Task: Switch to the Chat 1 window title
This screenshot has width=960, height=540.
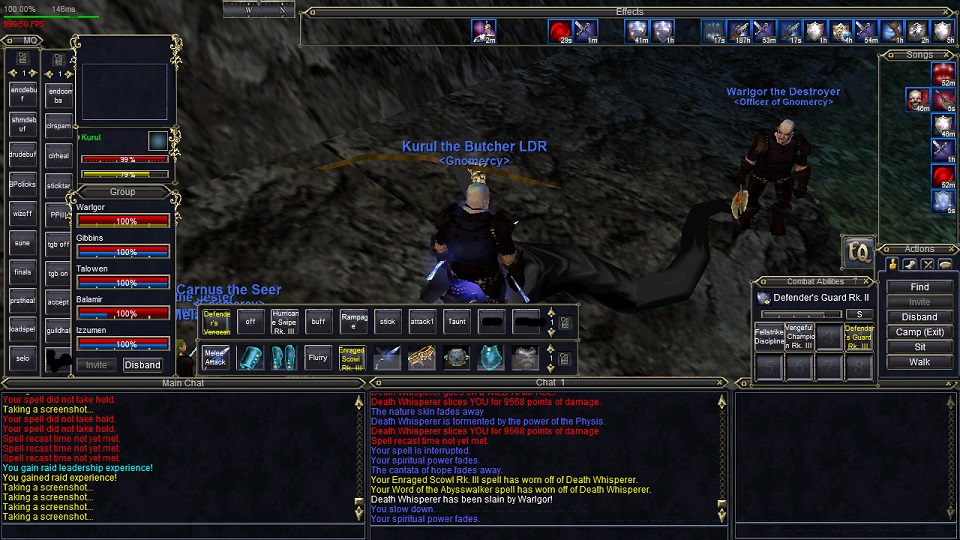Action: 550,382
